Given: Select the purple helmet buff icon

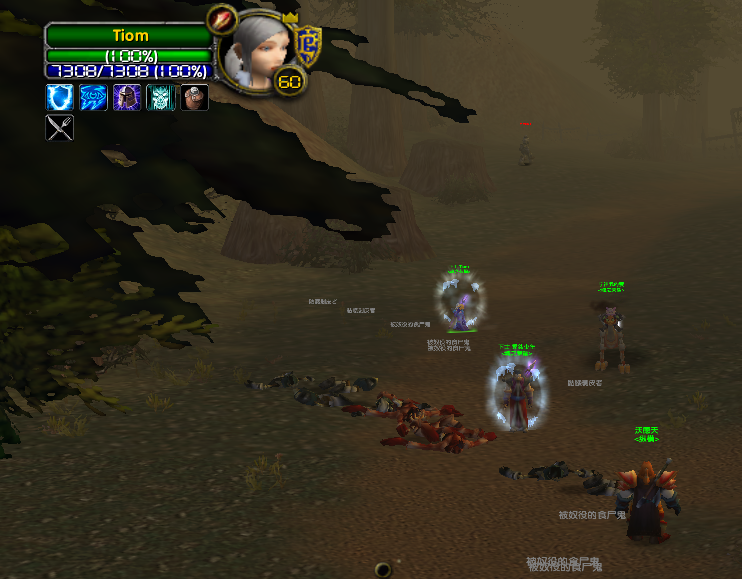Looking at the screenshot, I should pos(127,97).
